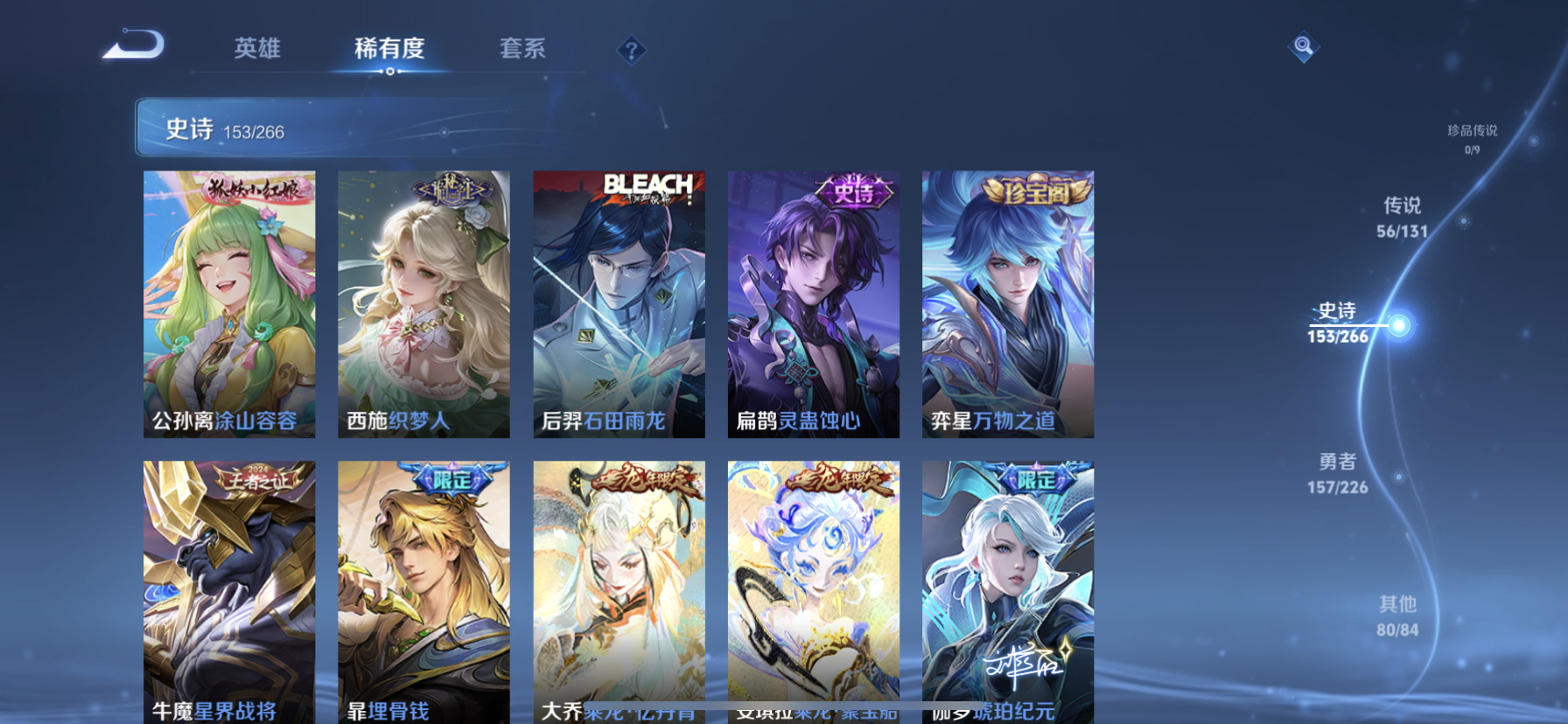The width and height of the screenshot is (1568, 724).
Task: Pick the 伽罗 琥珀纪元 skin card
Action: pyautogui.click(x=1007, y=591)
